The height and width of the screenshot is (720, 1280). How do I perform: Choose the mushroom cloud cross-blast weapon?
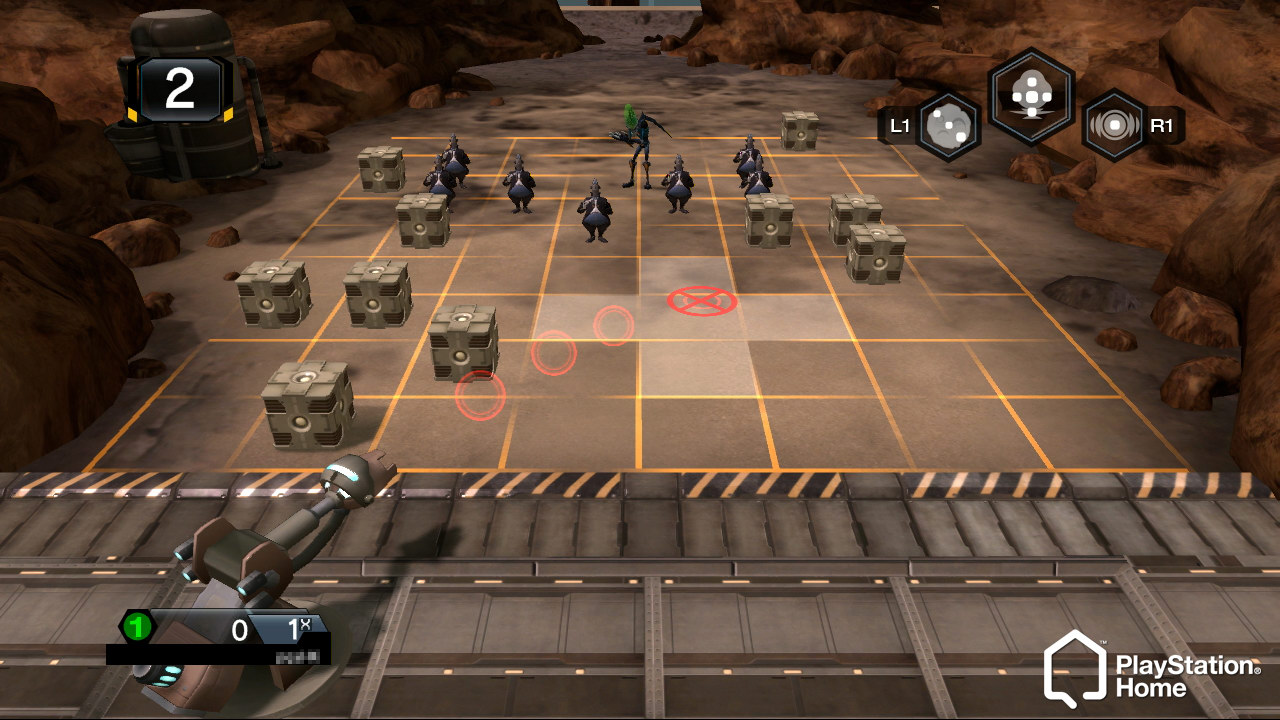pyautogui.click(x=1031, y=97)
